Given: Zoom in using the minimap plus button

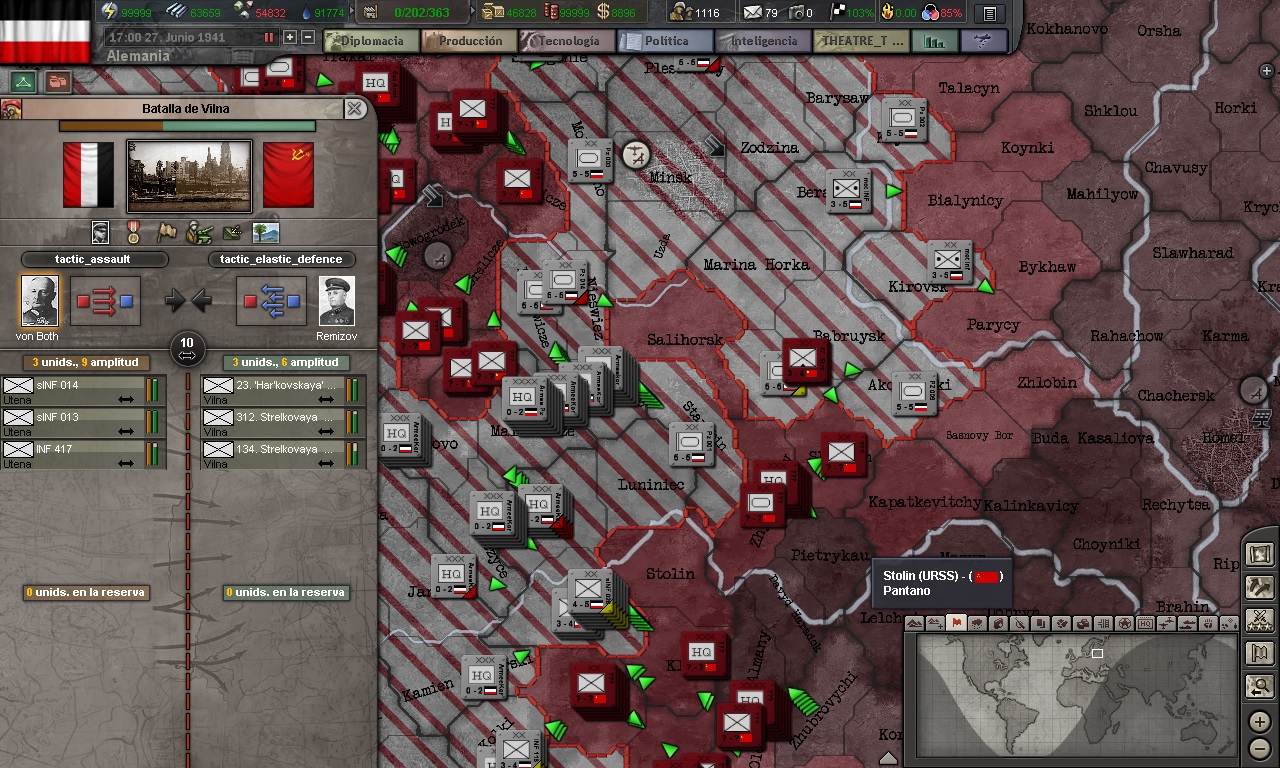Looking at the screenshot, I should [x=1259, y=721].
